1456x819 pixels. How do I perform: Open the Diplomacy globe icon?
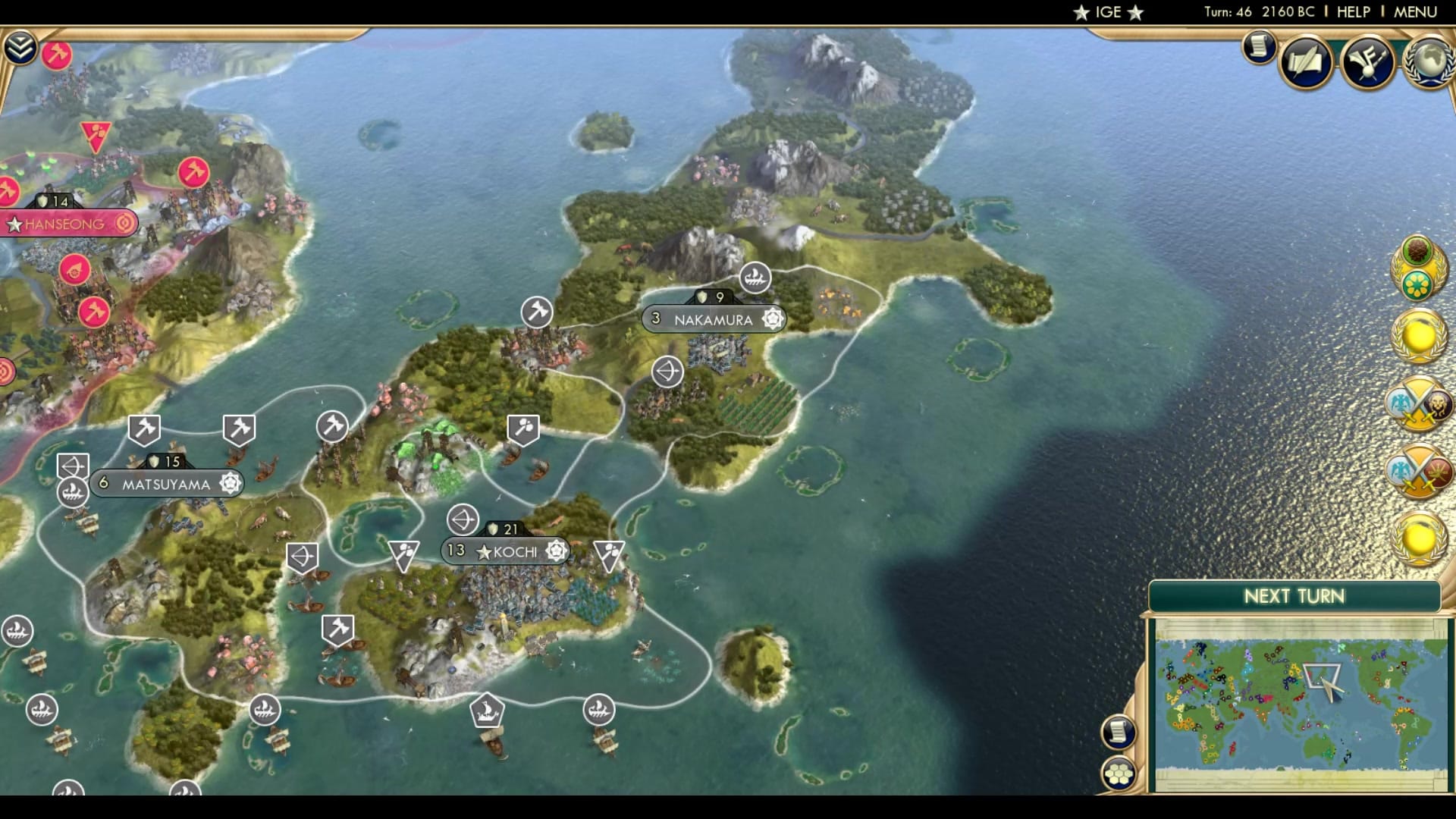click(x=1427, y=62)
